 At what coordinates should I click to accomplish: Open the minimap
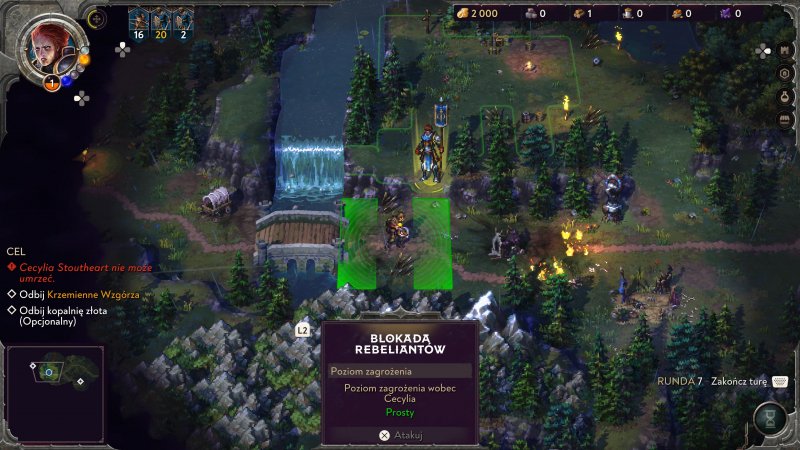coord(54,379)
